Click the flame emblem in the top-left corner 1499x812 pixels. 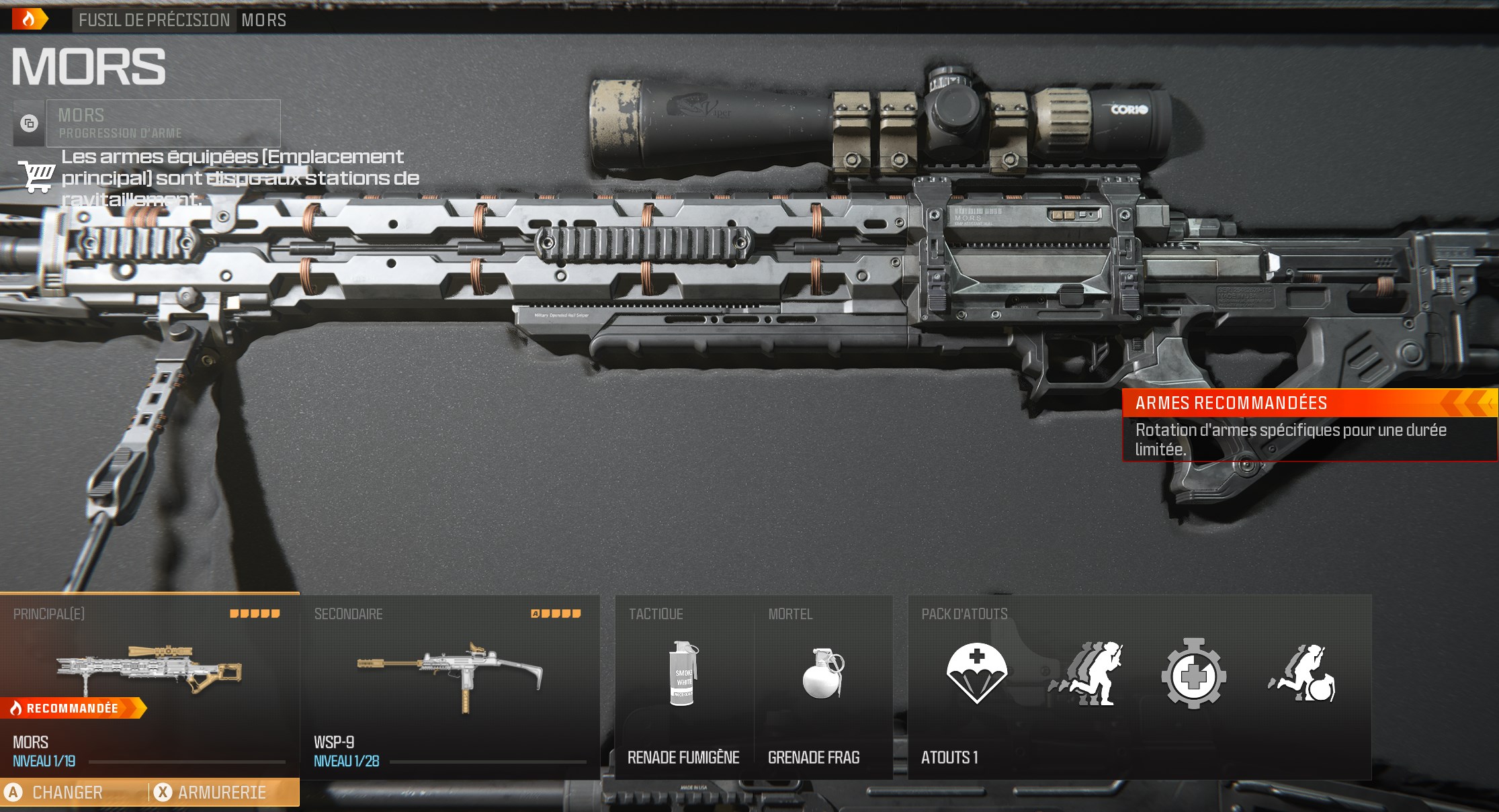click(x=28, y=17)
